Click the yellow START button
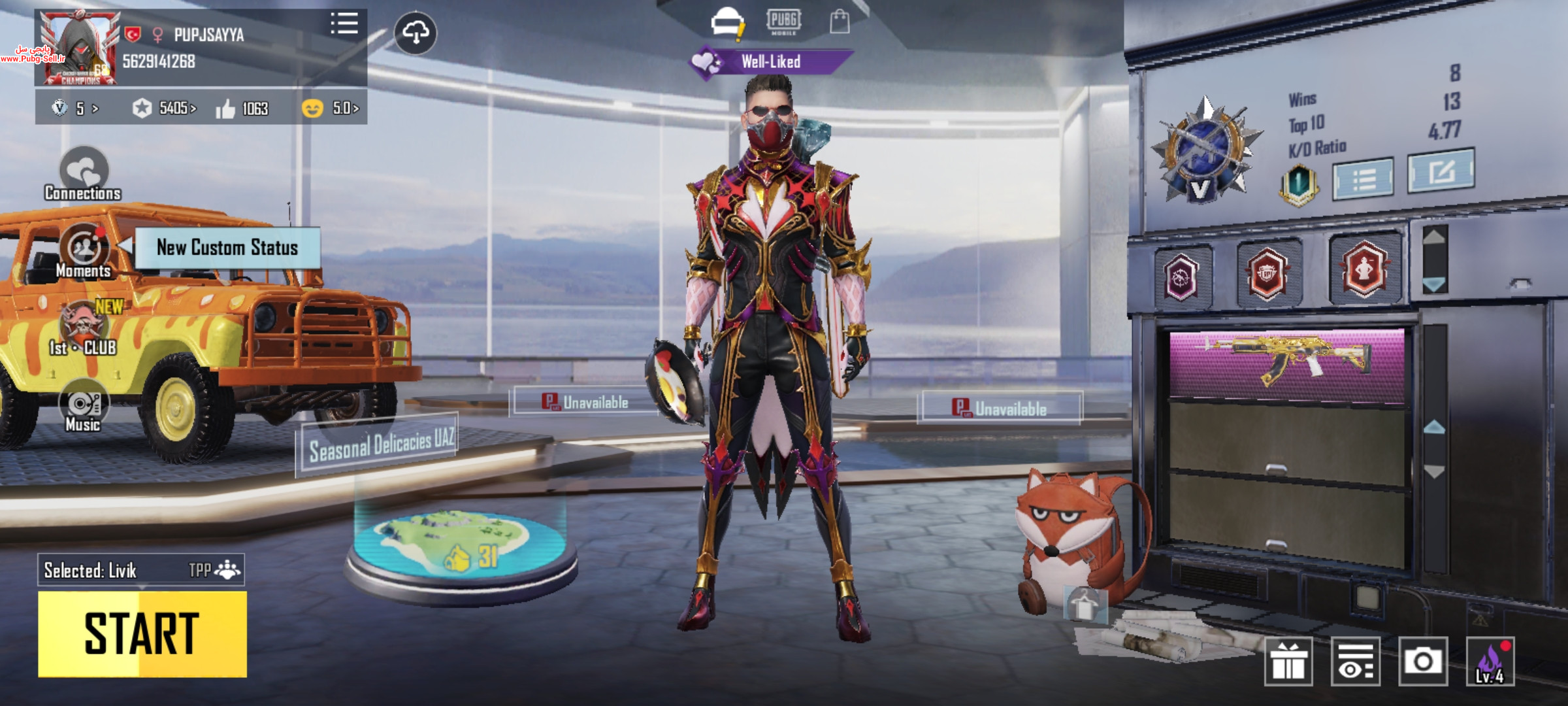 pyautogui.click(x=142, y=633)
